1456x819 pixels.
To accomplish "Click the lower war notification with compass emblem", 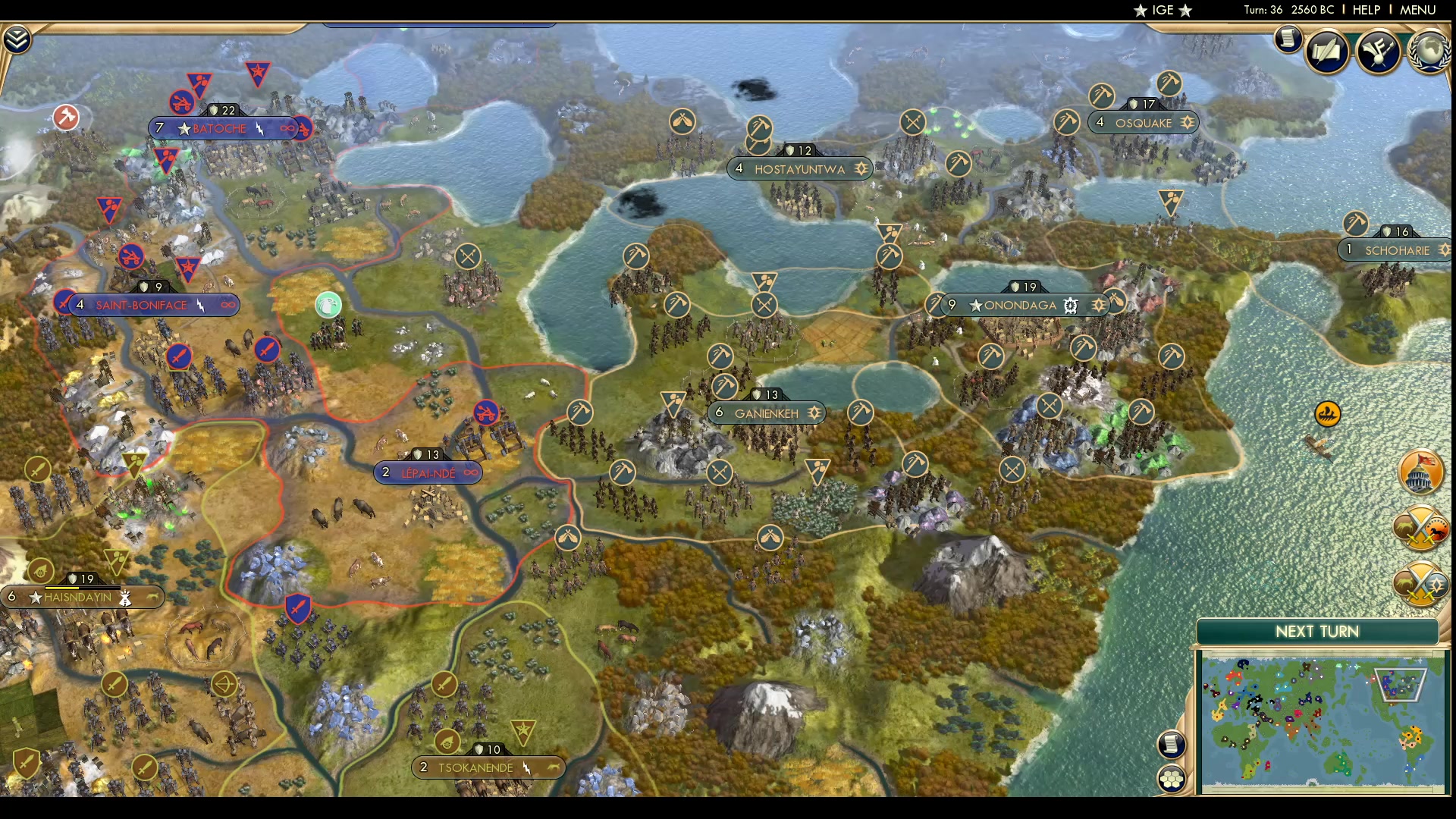I will pos(1422,584).
